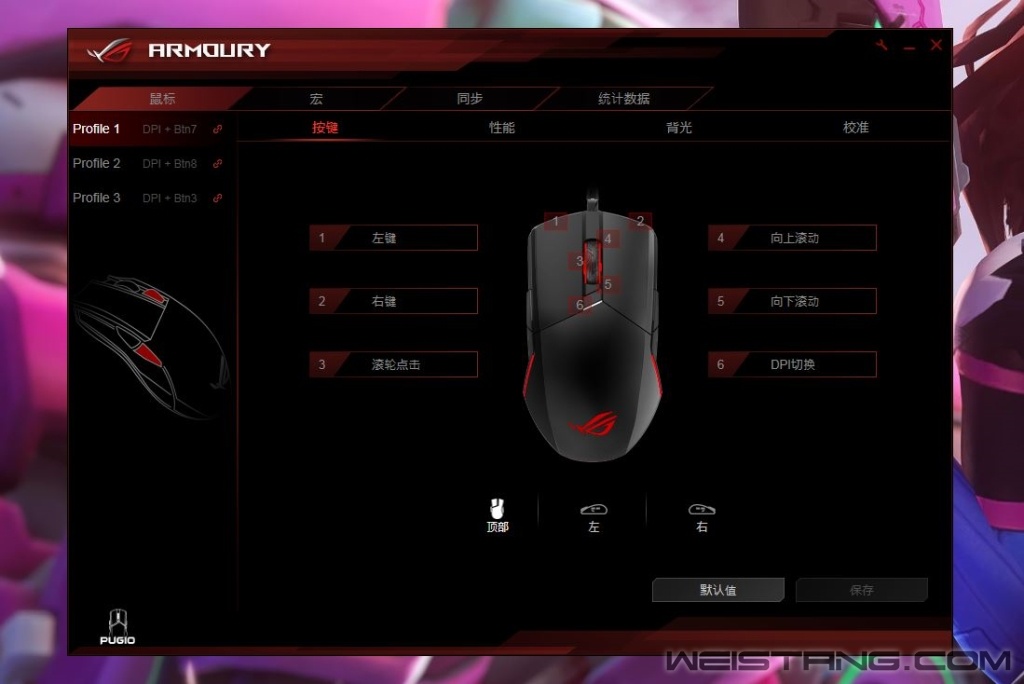Viewport: 1024px width, 684px height.
Task: Choose Profile 2 from the list
Action: (x=97, y=163)
